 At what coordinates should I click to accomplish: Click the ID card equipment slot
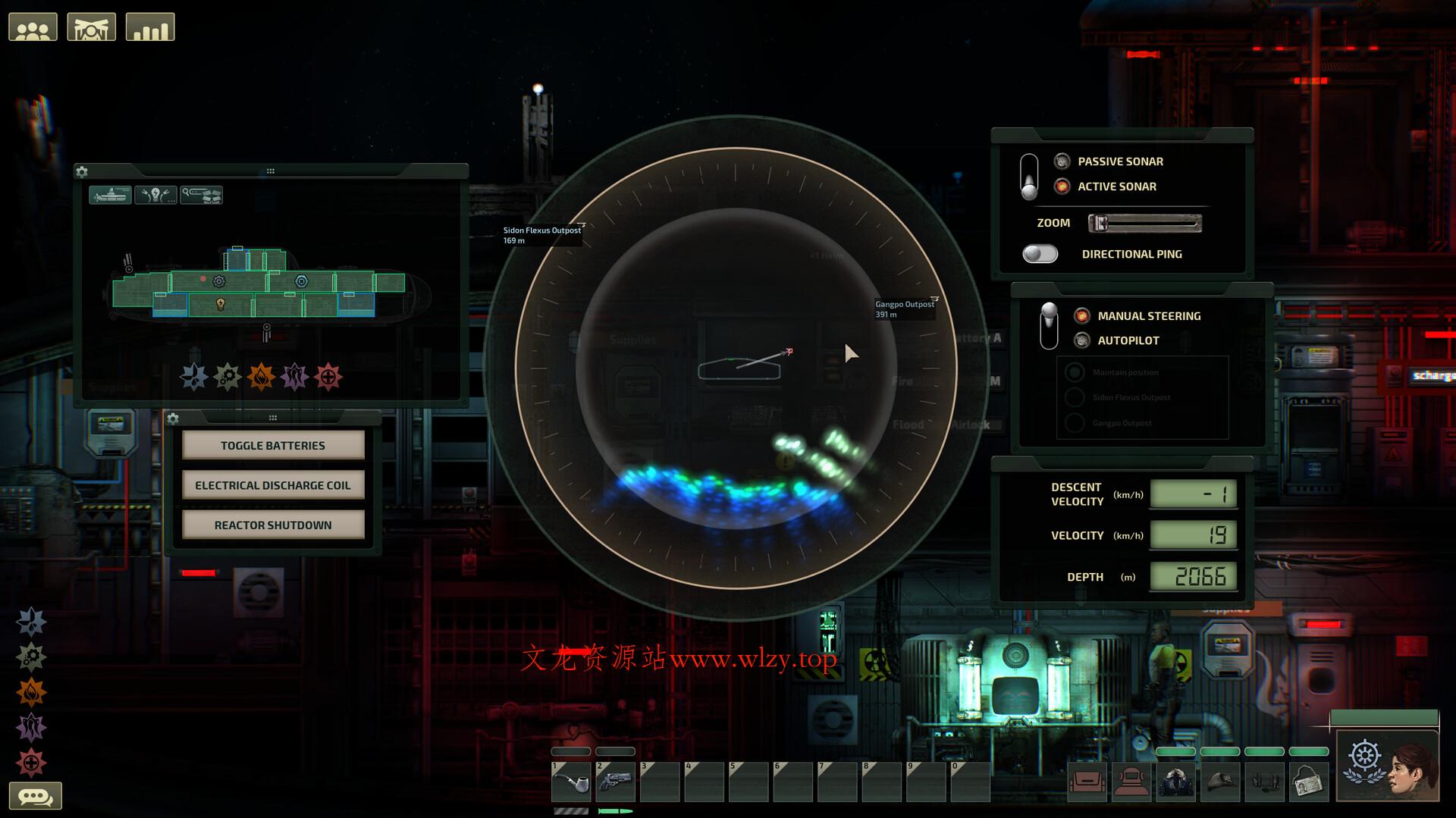pos(1309,782)
